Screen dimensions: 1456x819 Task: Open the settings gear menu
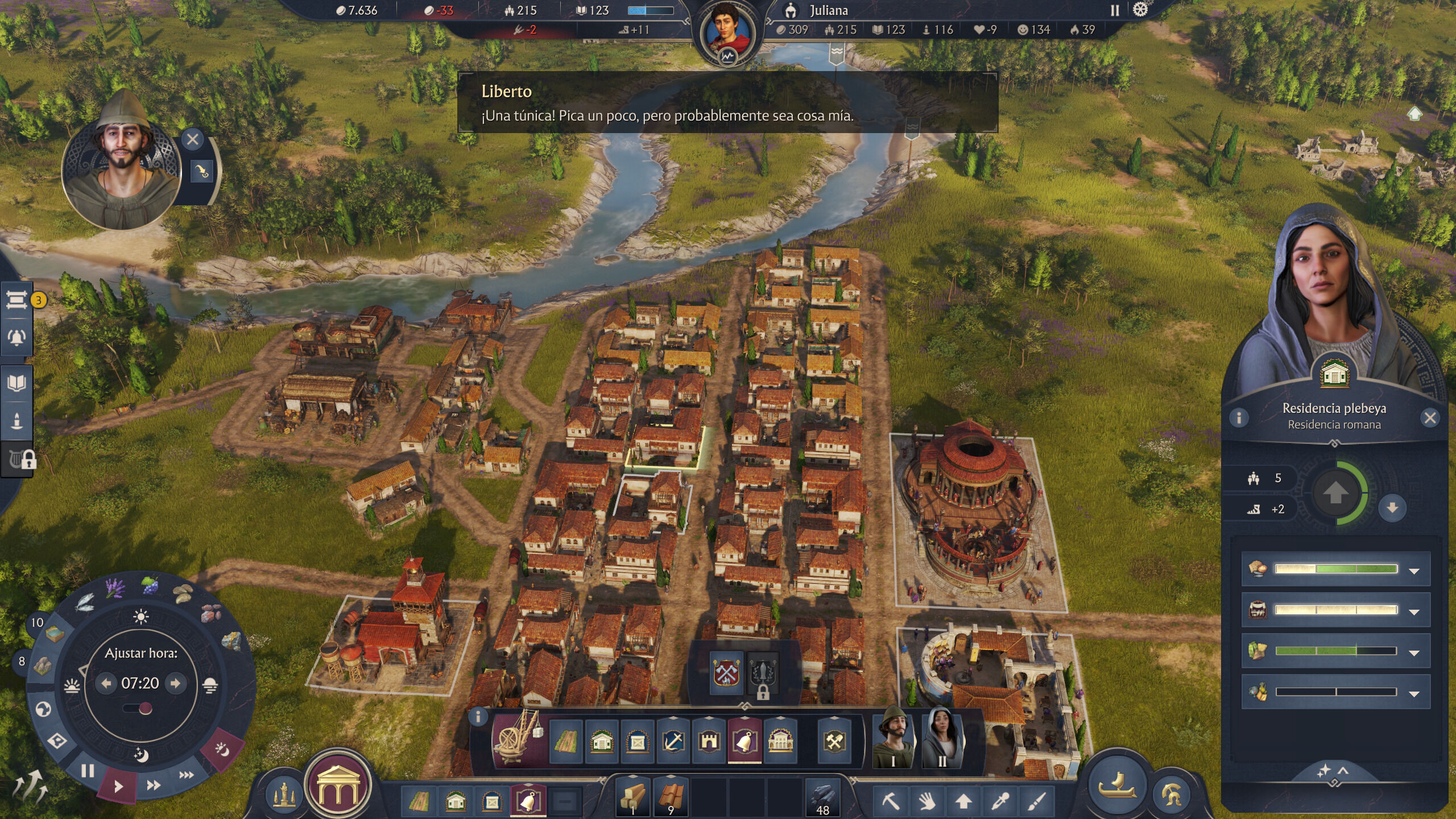tap(1140, 10)
